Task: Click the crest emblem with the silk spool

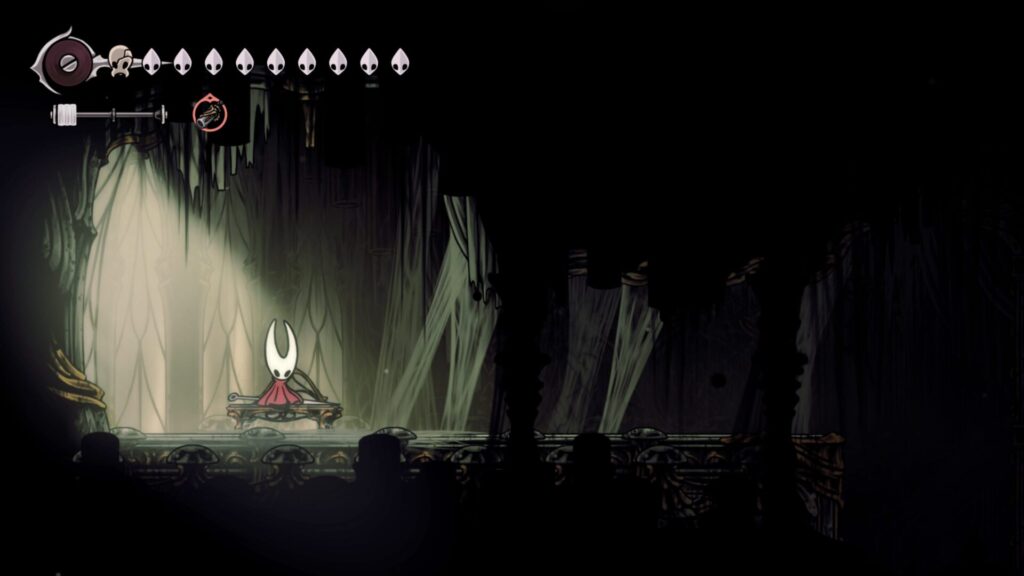Action: pos(67,61)
